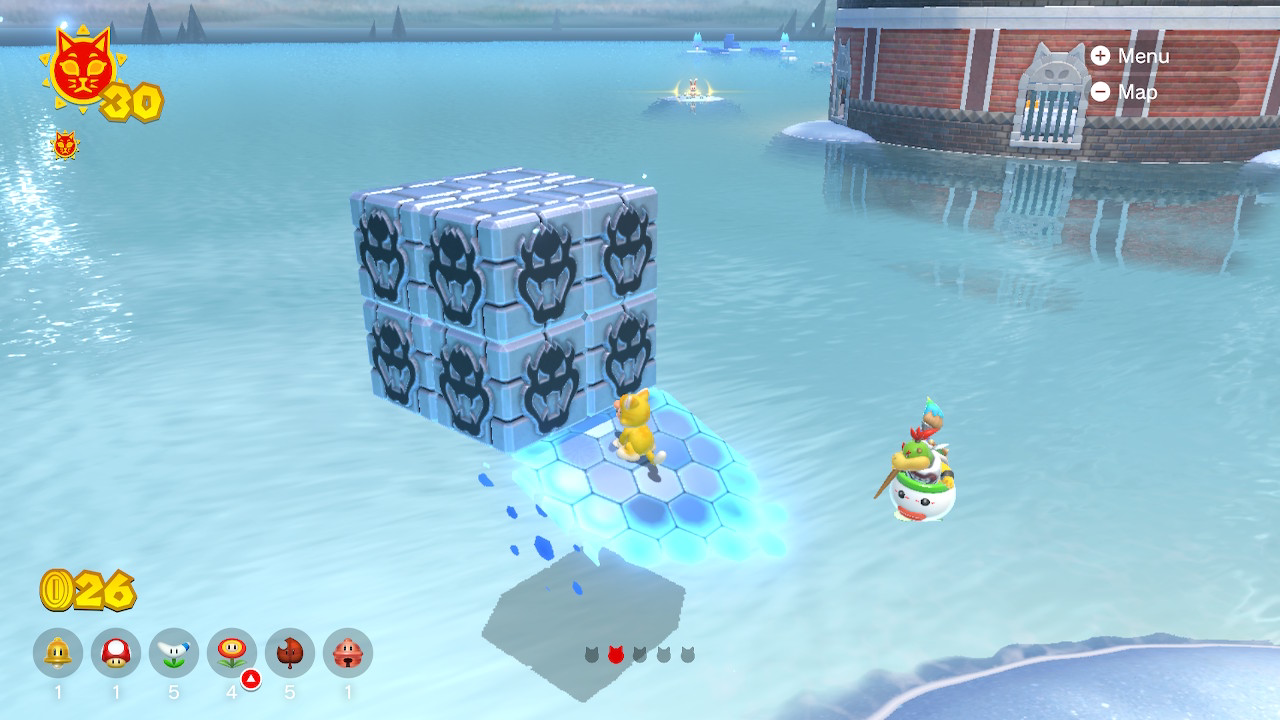Select the Fire Flower reserve item
This screenshot has width=1280, height=720.
[x=232, y=653]
